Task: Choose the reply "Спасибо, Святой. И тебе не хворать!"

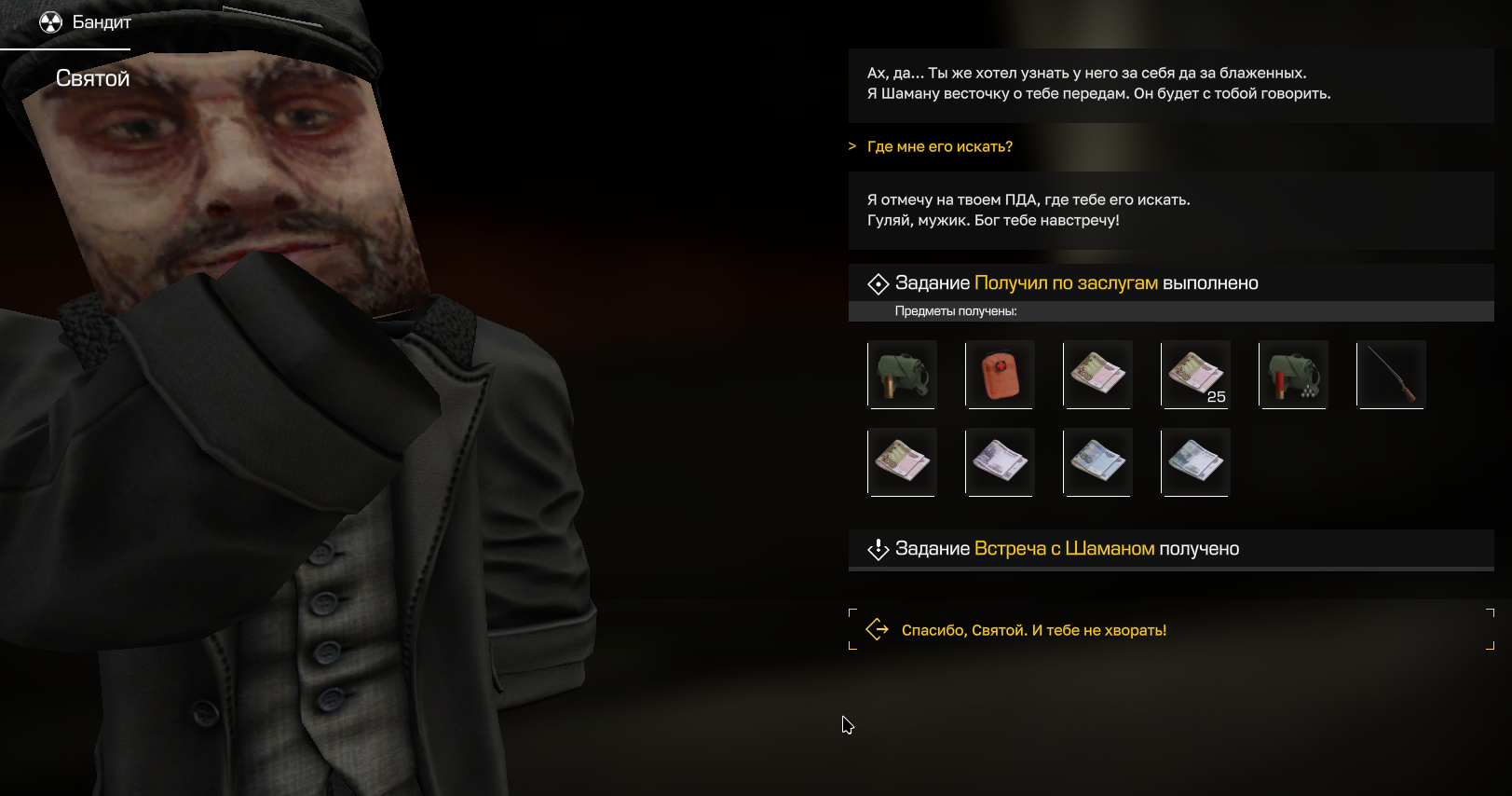Action: click(x=1033, y=630)
